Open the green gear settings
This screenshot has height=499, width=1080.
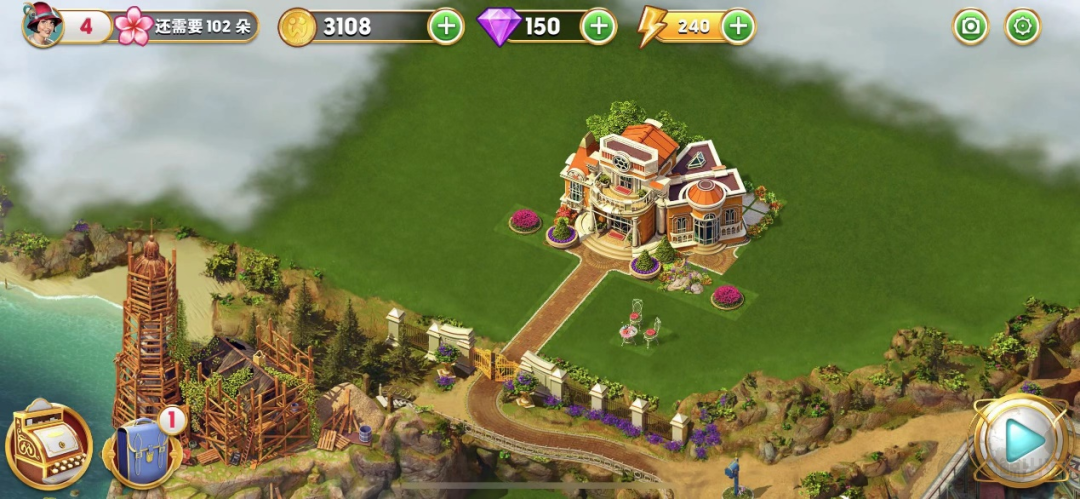click(x=1022, y=26)
